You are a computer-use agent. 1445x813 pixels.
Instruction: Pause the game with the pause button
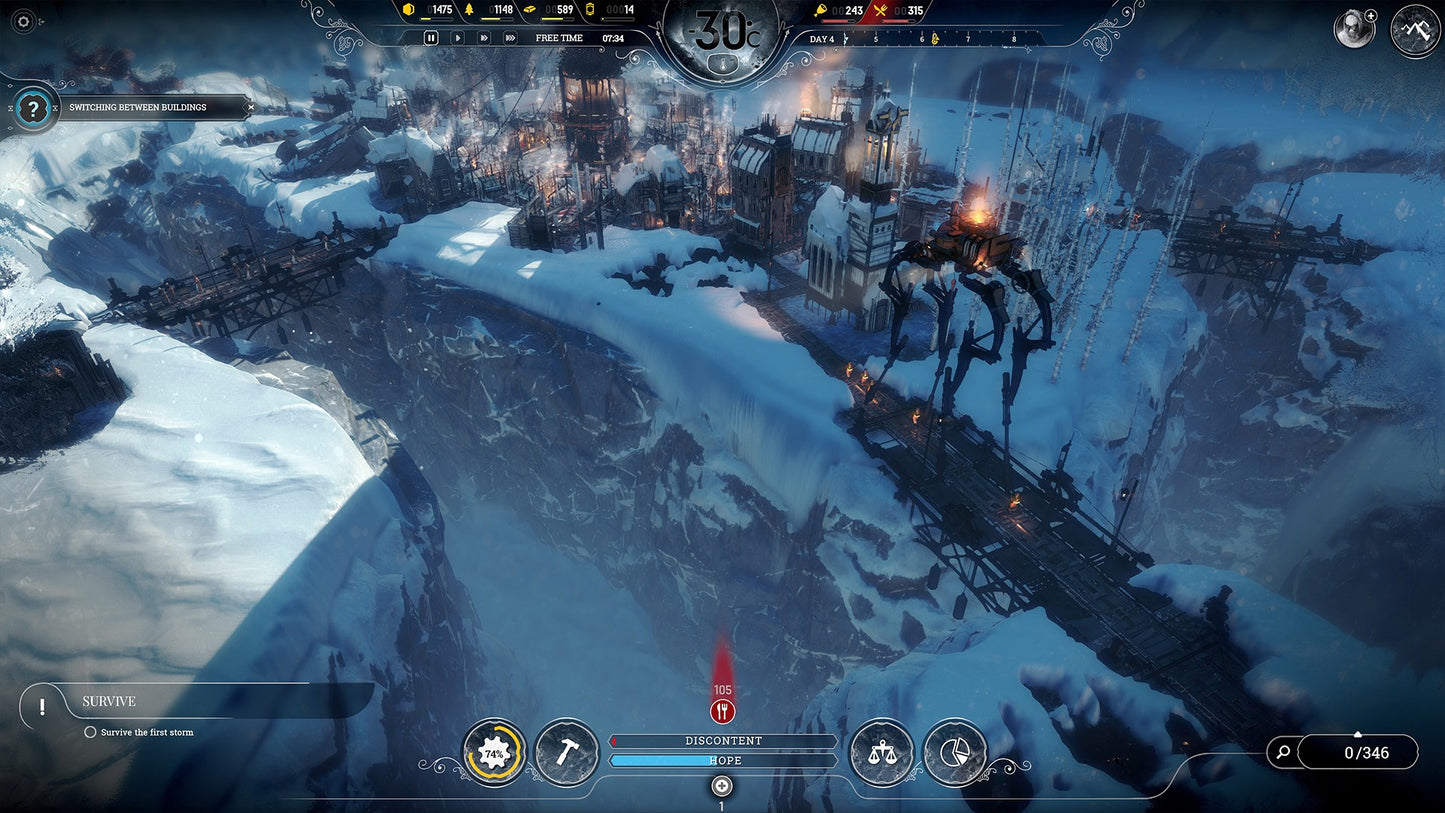click(x=430, y=38)
